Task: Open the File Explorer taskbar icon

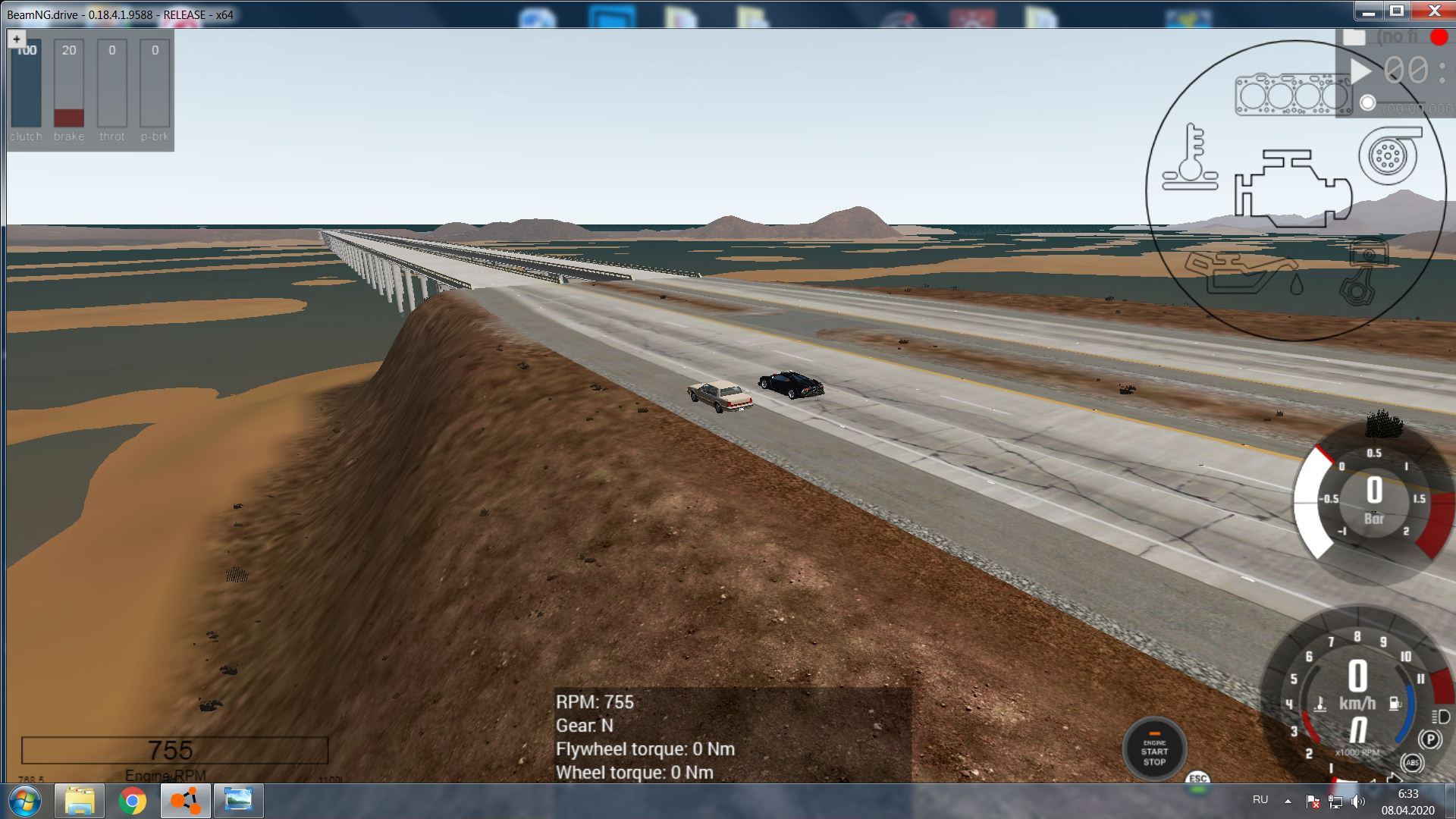Action: point(79,801)
